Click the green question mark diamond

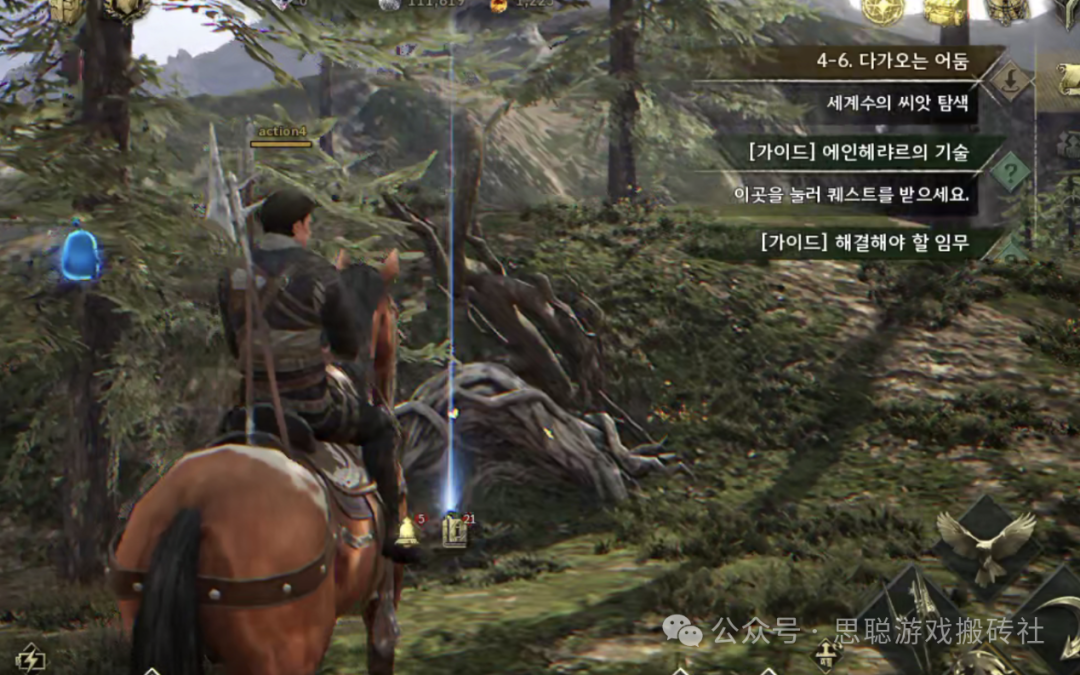point(1011,172)
